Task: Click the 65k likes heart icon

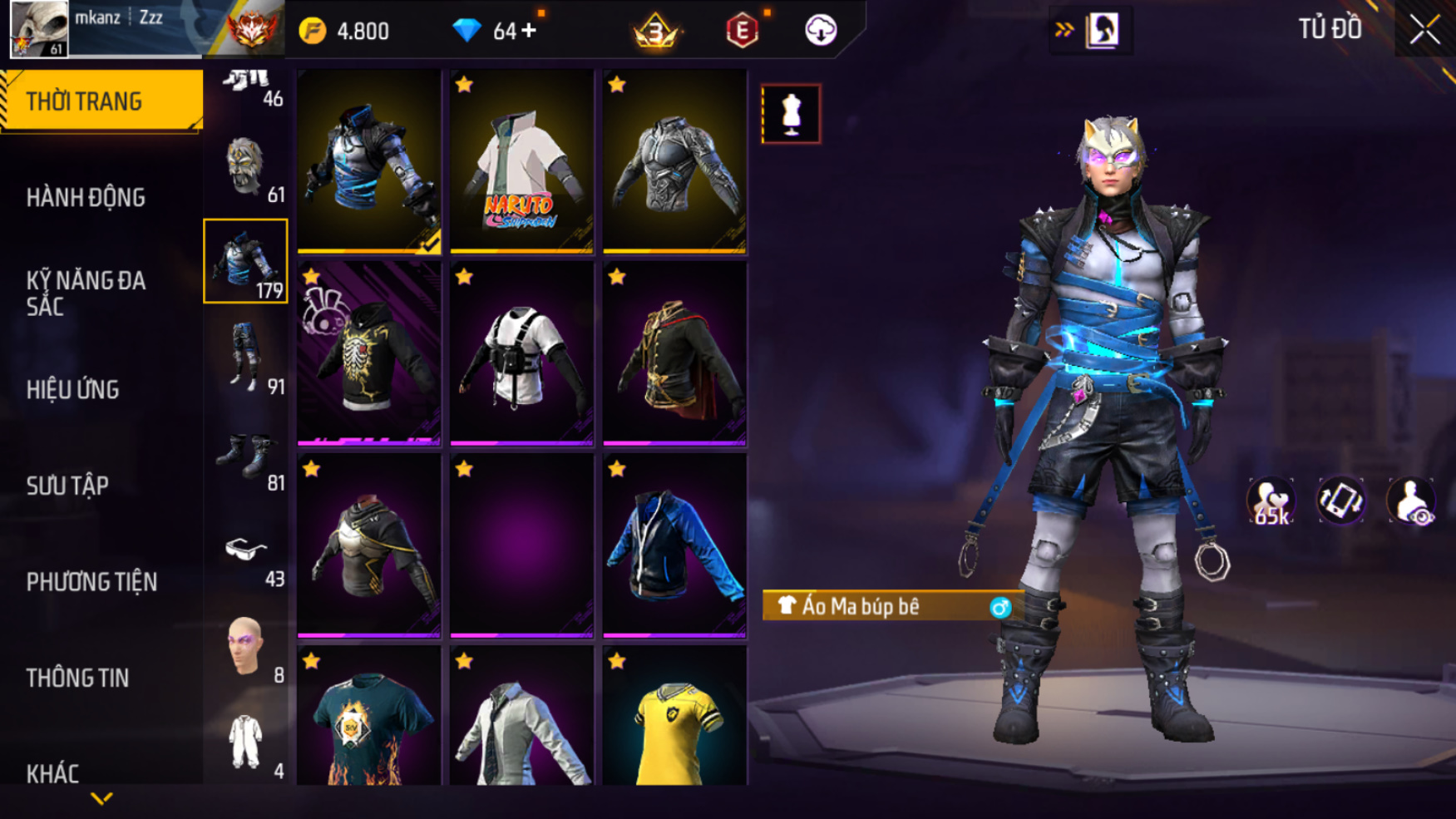Action: click(x=1270, y=501)
